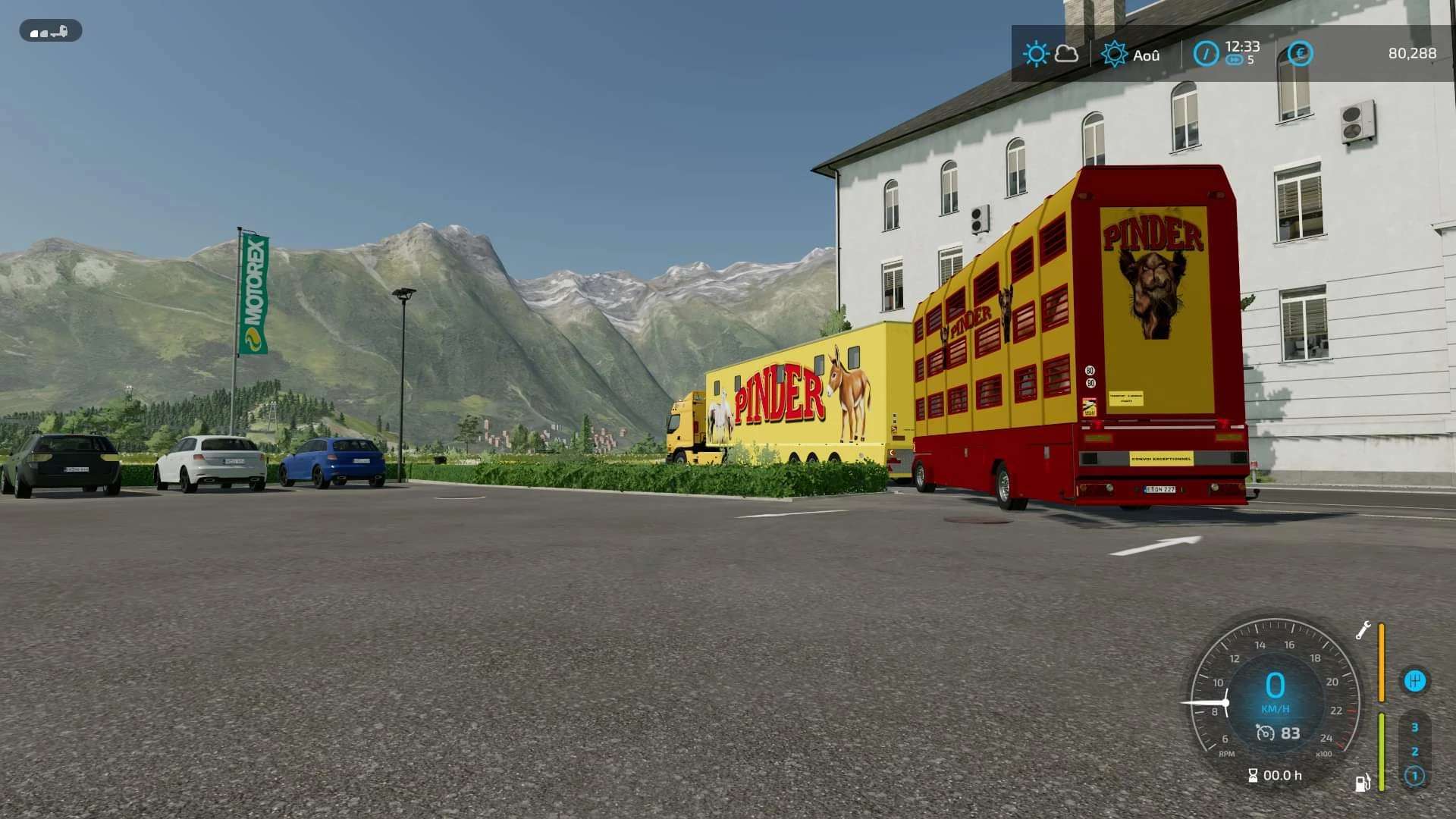The height and width of the screenshot is (819, 1456).
Task: Select the August season sun icon
Action: pos(1114,55)
